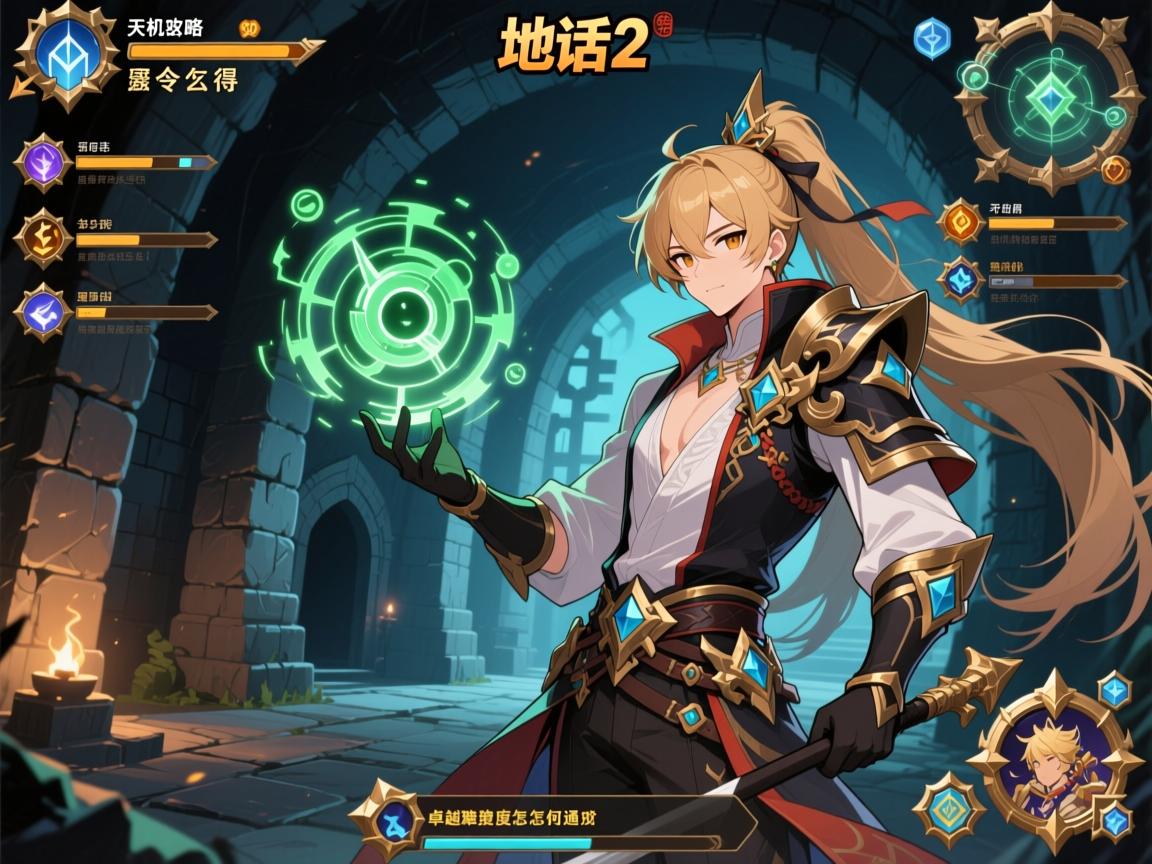Tap the blue hexagon gem icon
The width and height of the screenshot is (1152, 864).
pos(930,38)
